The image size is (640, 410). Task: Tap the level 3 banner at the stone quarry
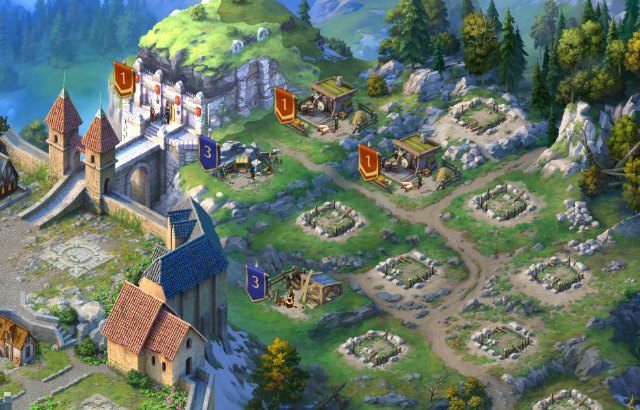pos(208,152)
